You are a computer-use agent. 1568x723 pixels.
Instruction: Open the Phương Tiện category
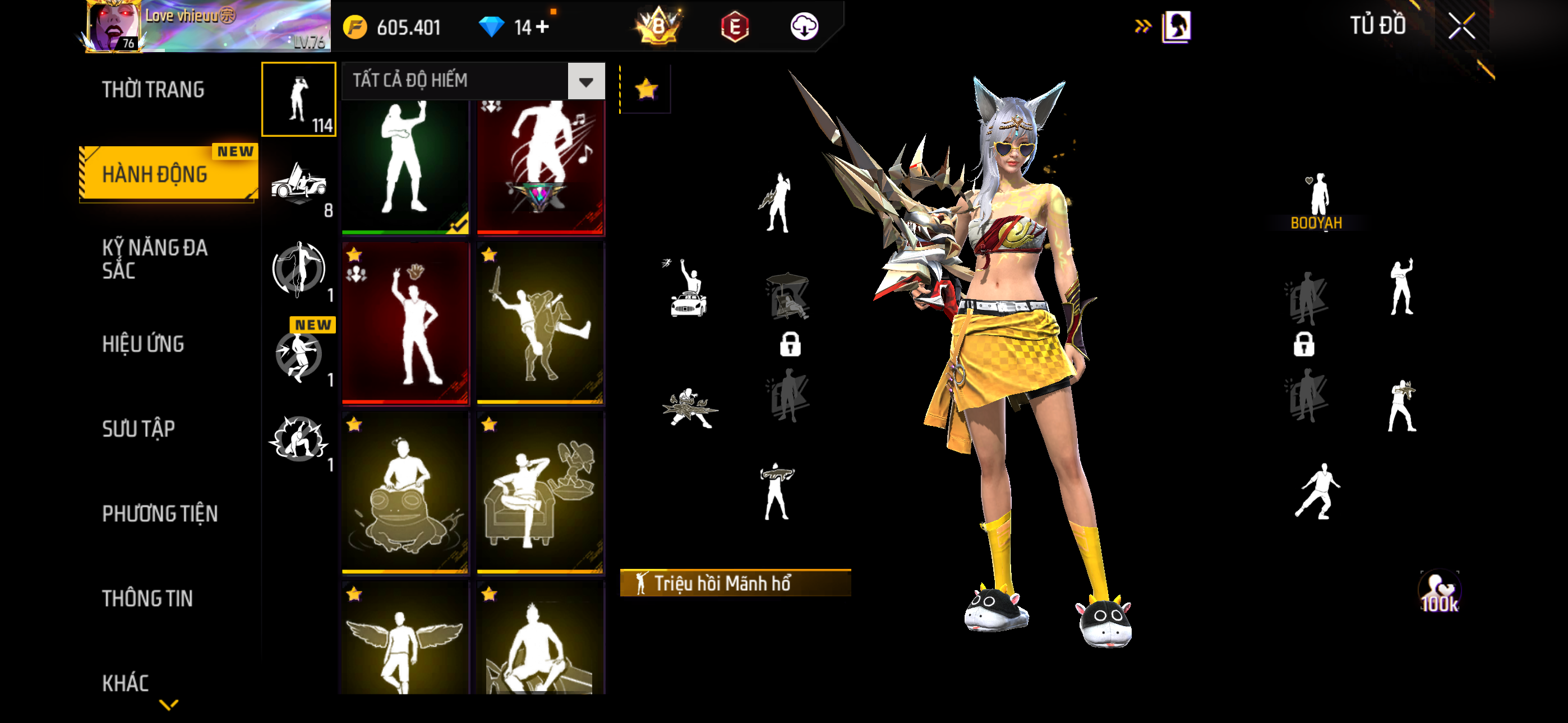(x=159, y=513)
